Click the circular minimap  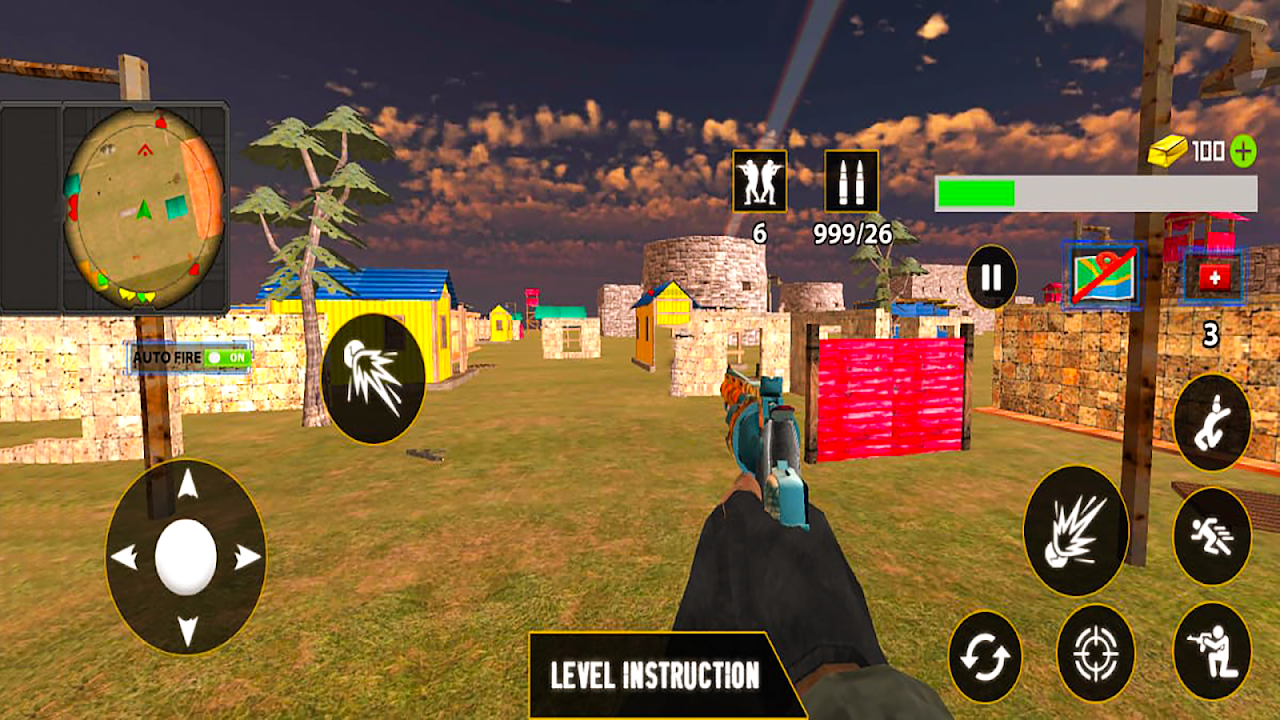pyautogui.click(x=144, y=208)
